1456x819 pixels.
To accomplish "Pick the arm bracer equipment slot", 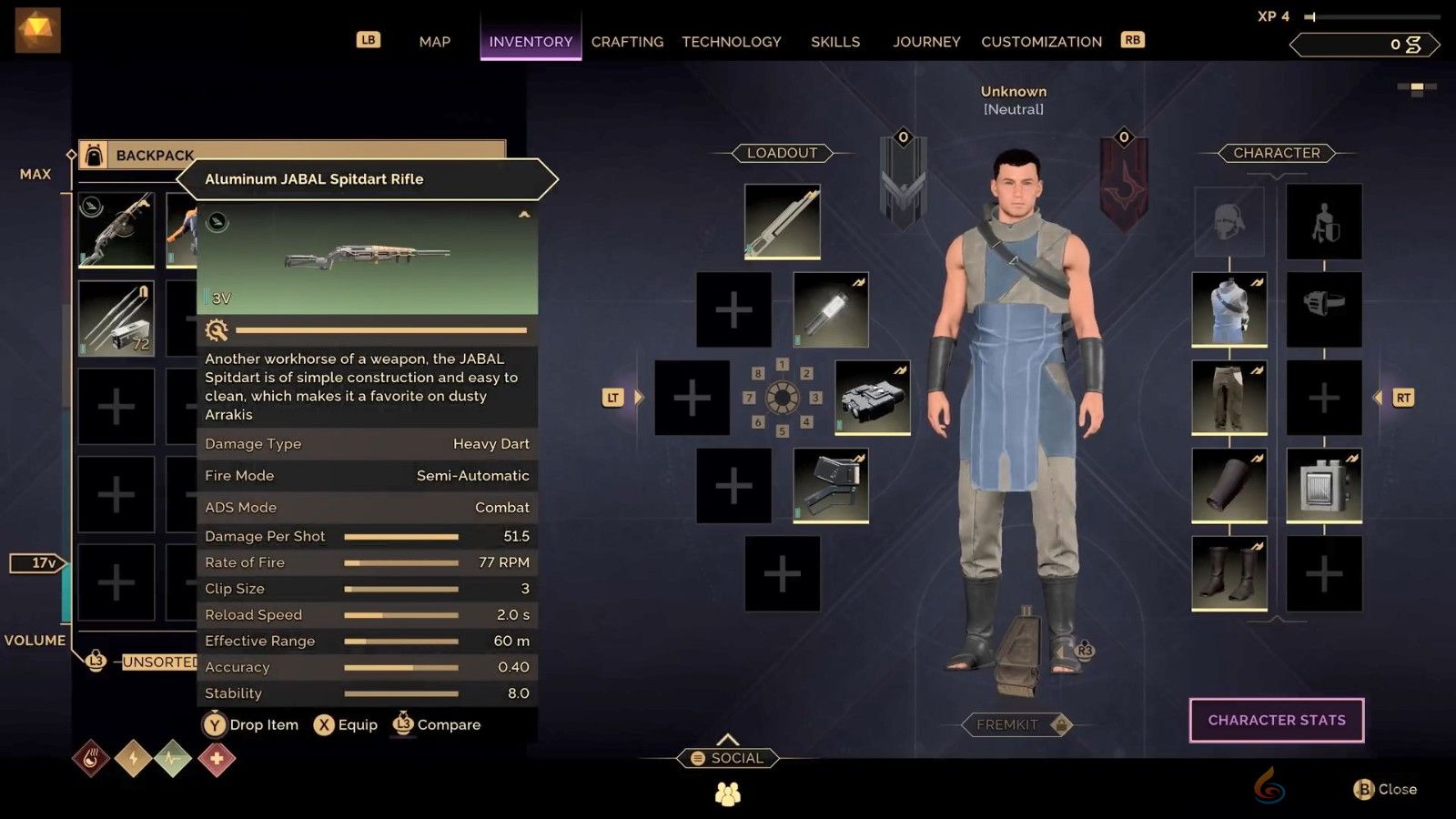I will tap(1228, 485).
